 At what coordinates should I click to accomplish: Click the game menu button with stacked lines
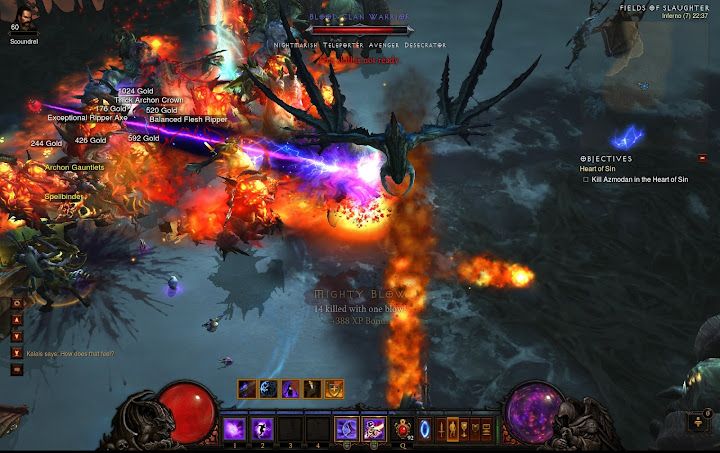(486, 430)
